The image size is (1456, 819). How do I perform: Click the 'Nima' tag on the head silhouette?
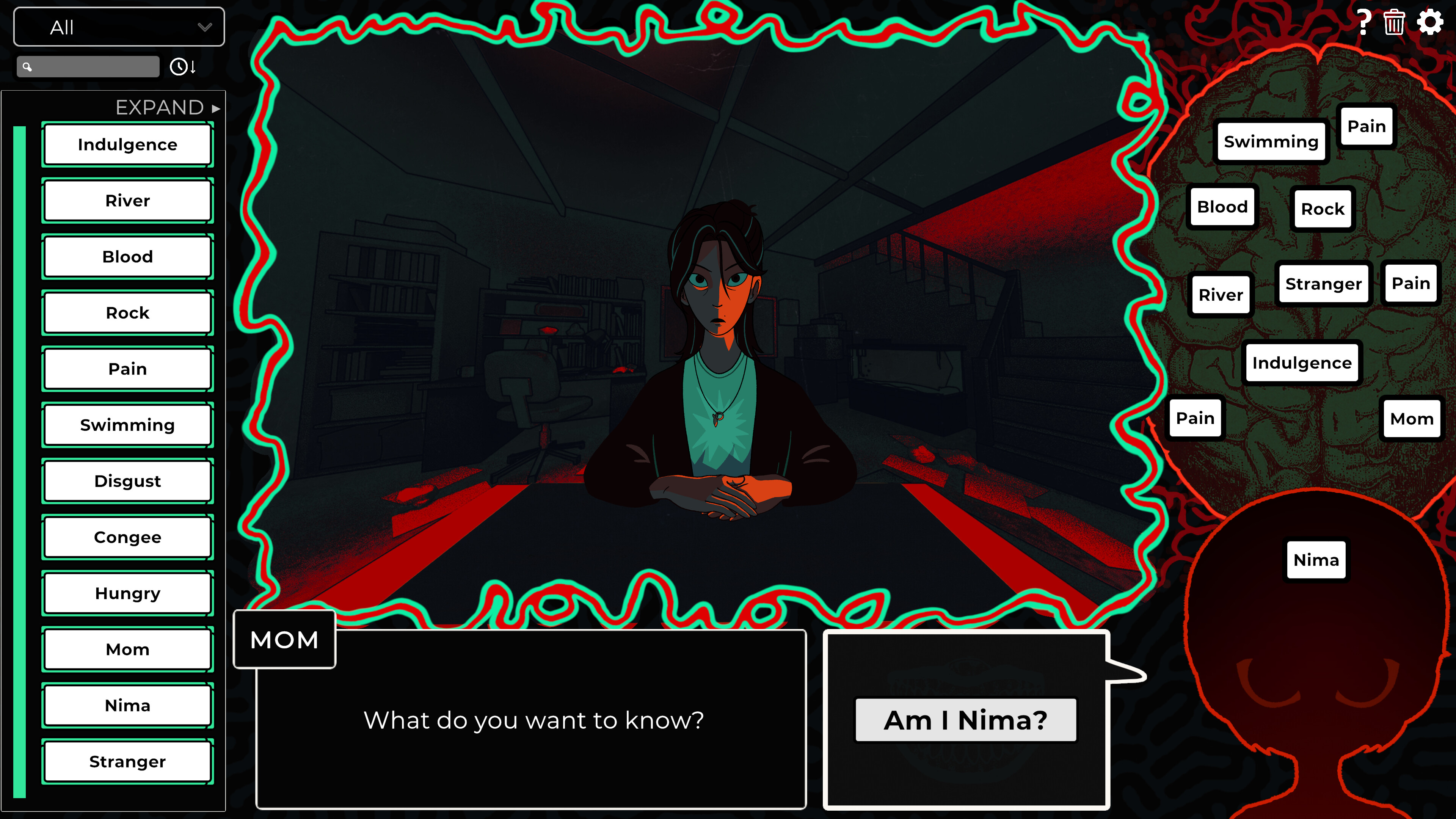[1316, 560]
